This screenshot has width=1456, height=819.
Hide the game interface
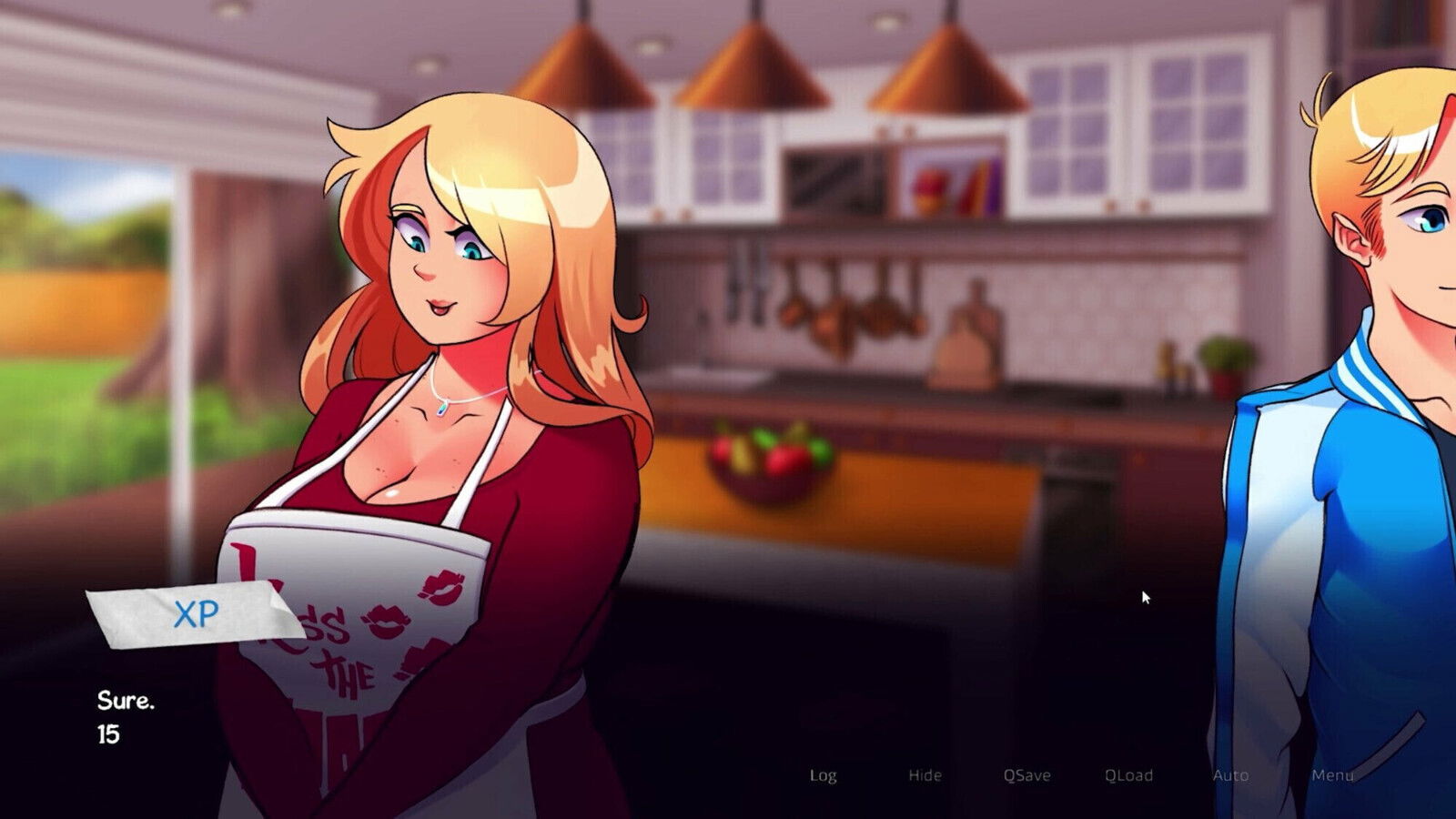click(x=924, y=776)
